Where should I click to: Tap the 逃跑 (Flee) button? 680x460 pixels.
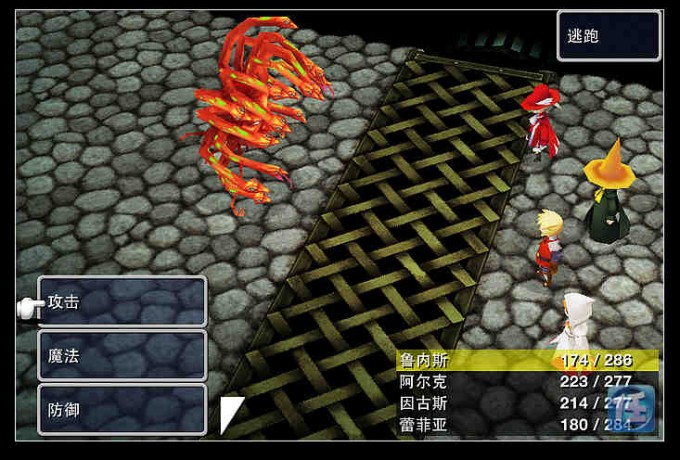[x=608, y=37]
